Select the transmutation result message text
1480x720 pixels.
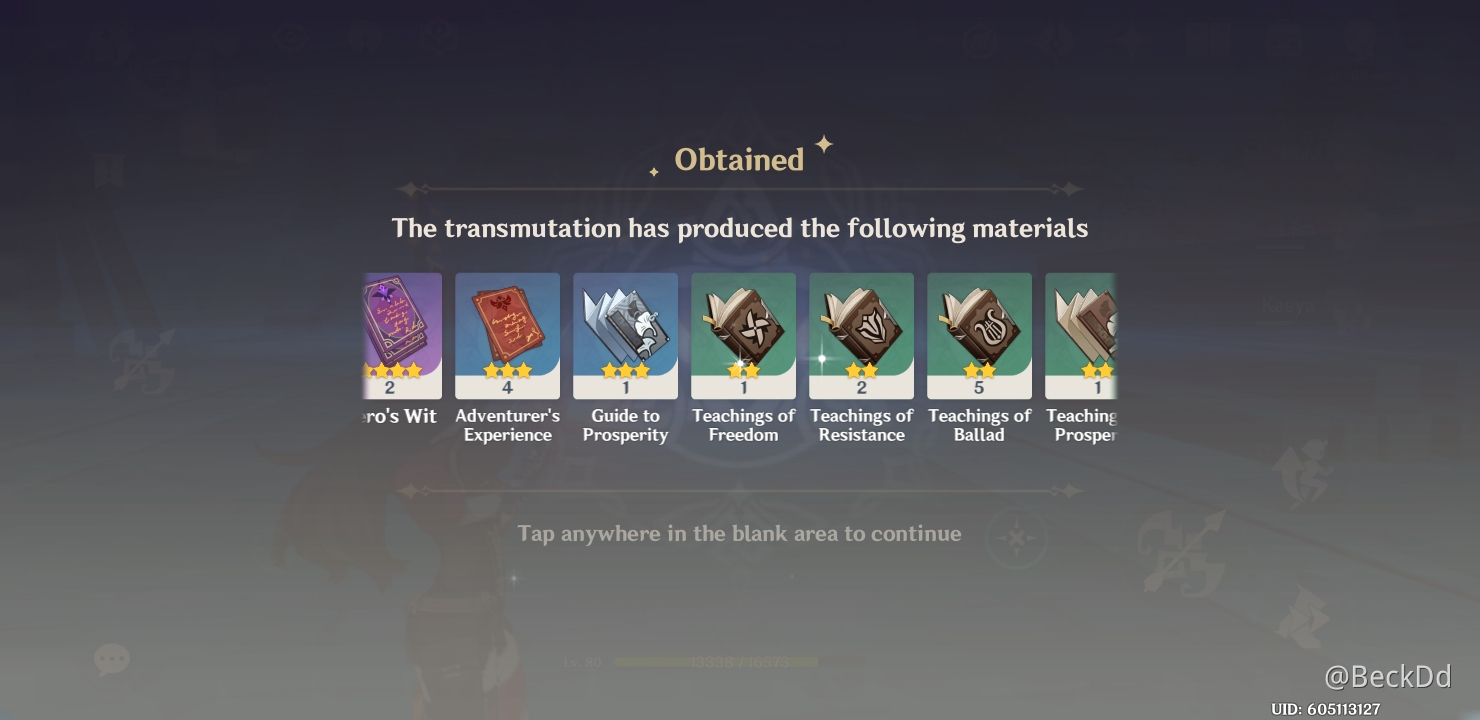740,228
